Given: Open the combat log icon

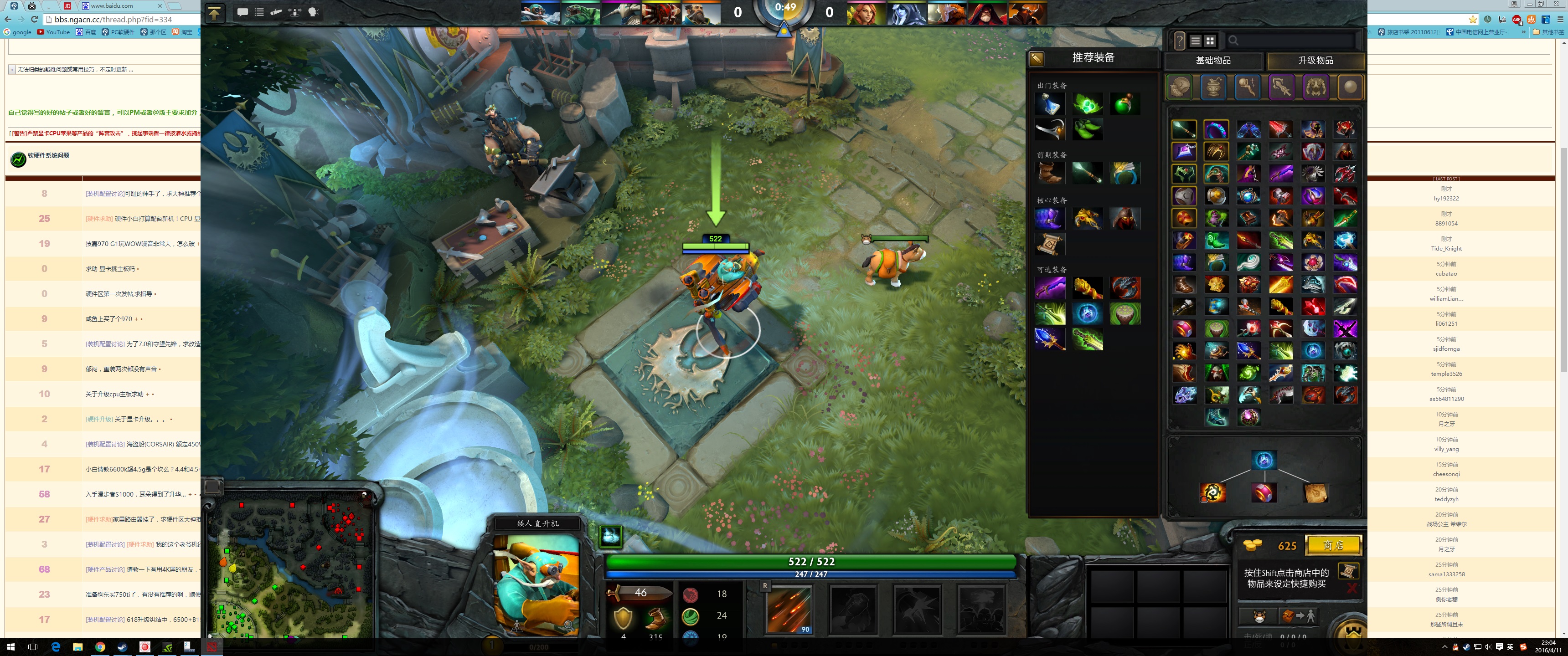Looking at the screenshot, I should point(276,13).
